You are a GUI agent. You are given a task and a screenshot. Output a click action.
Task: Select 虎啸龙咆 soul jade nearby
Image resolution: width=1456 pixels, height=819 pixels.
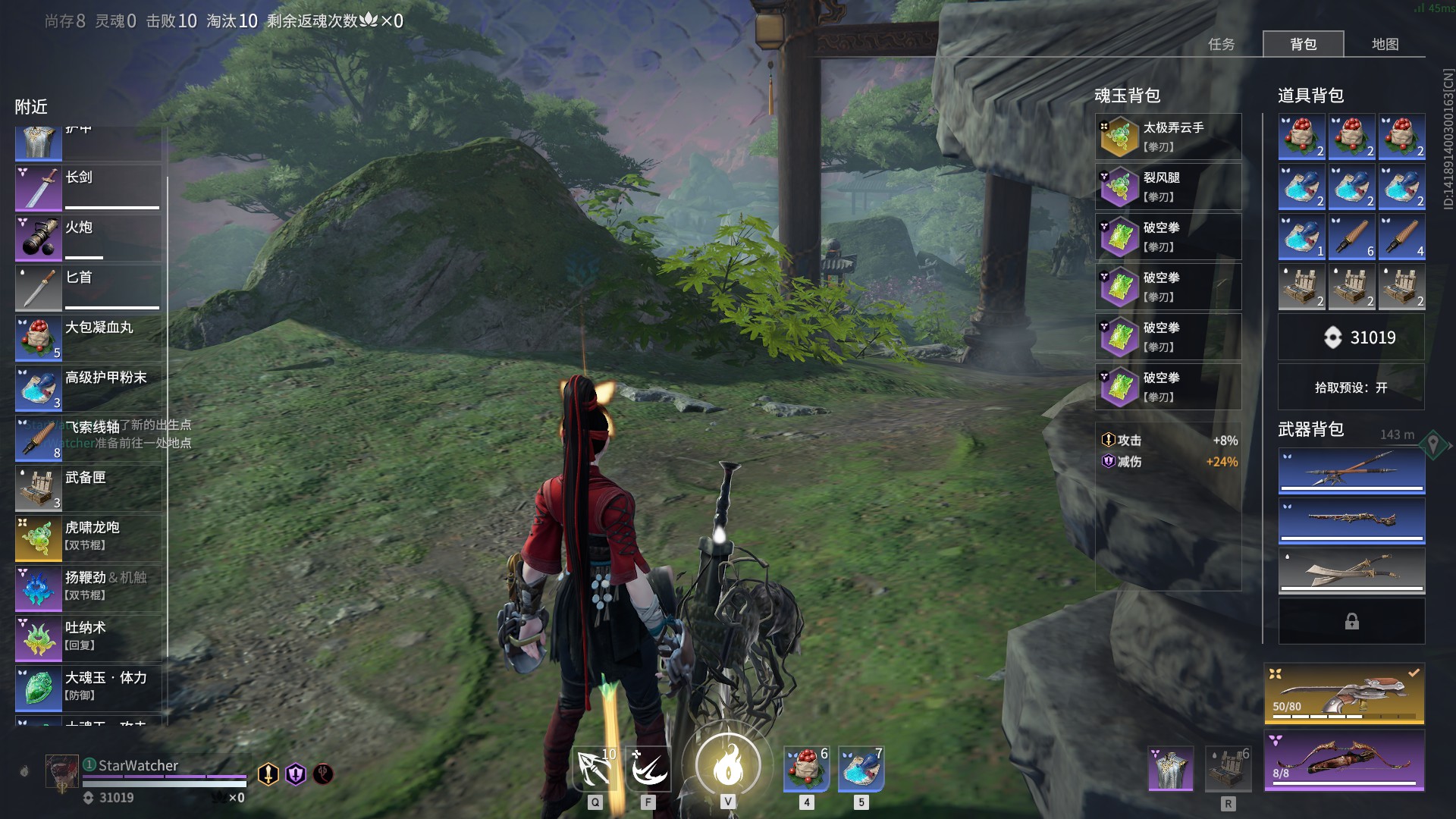pyautogui.click(x=88, y=538)
